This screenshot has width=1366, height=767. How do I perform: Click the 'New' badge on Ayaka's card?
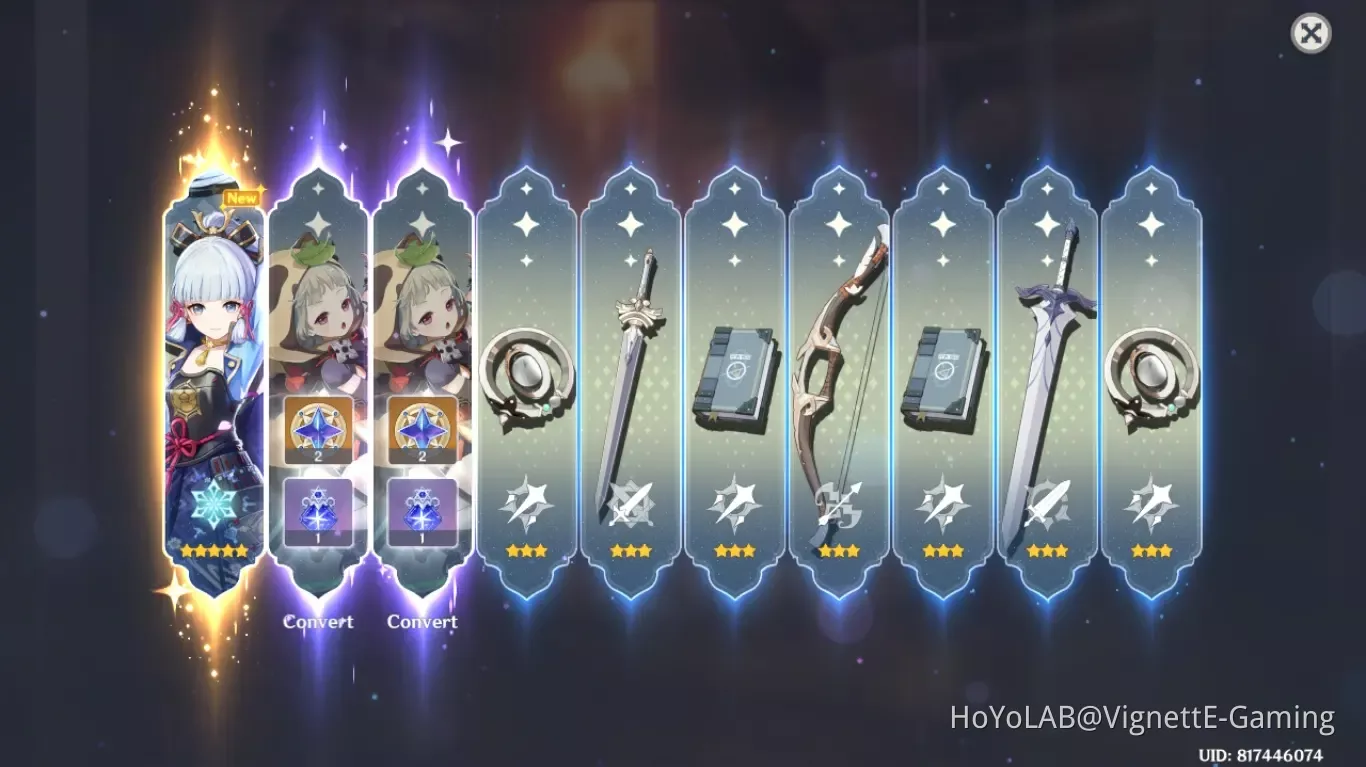point(243,197)
